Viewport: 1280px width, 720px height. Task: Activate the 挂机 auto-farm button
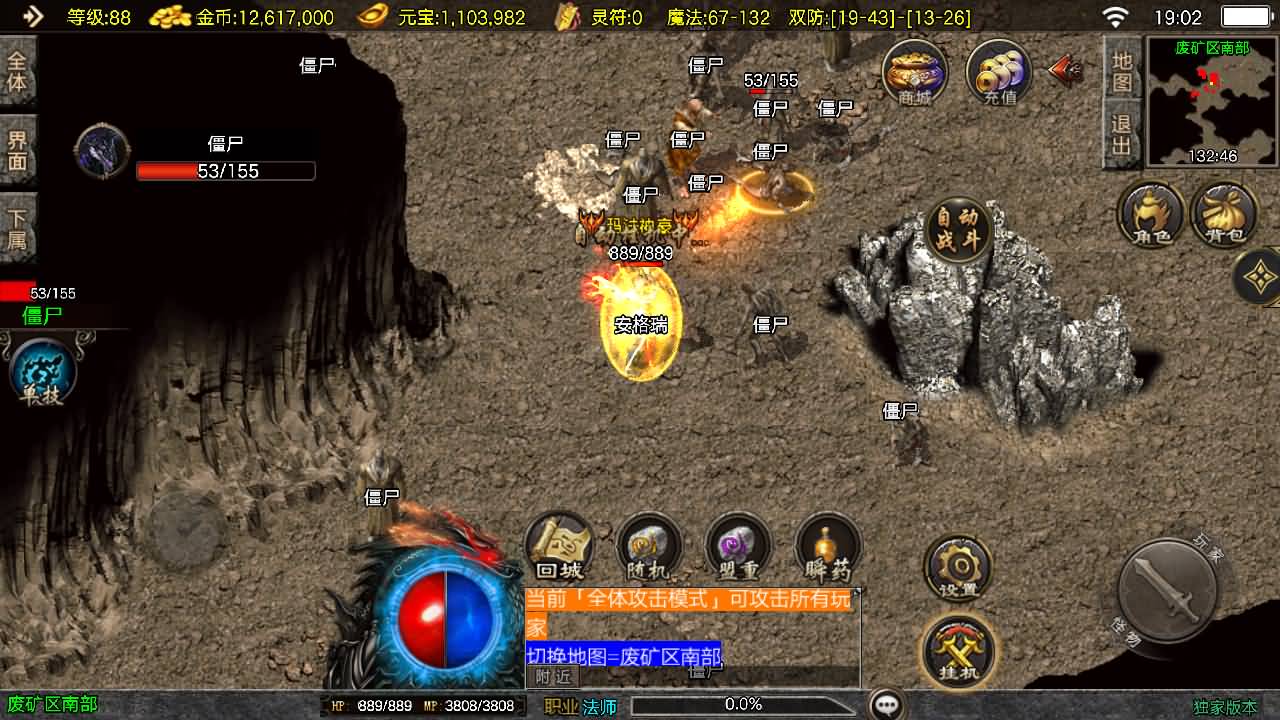click(x=957, y=650)
